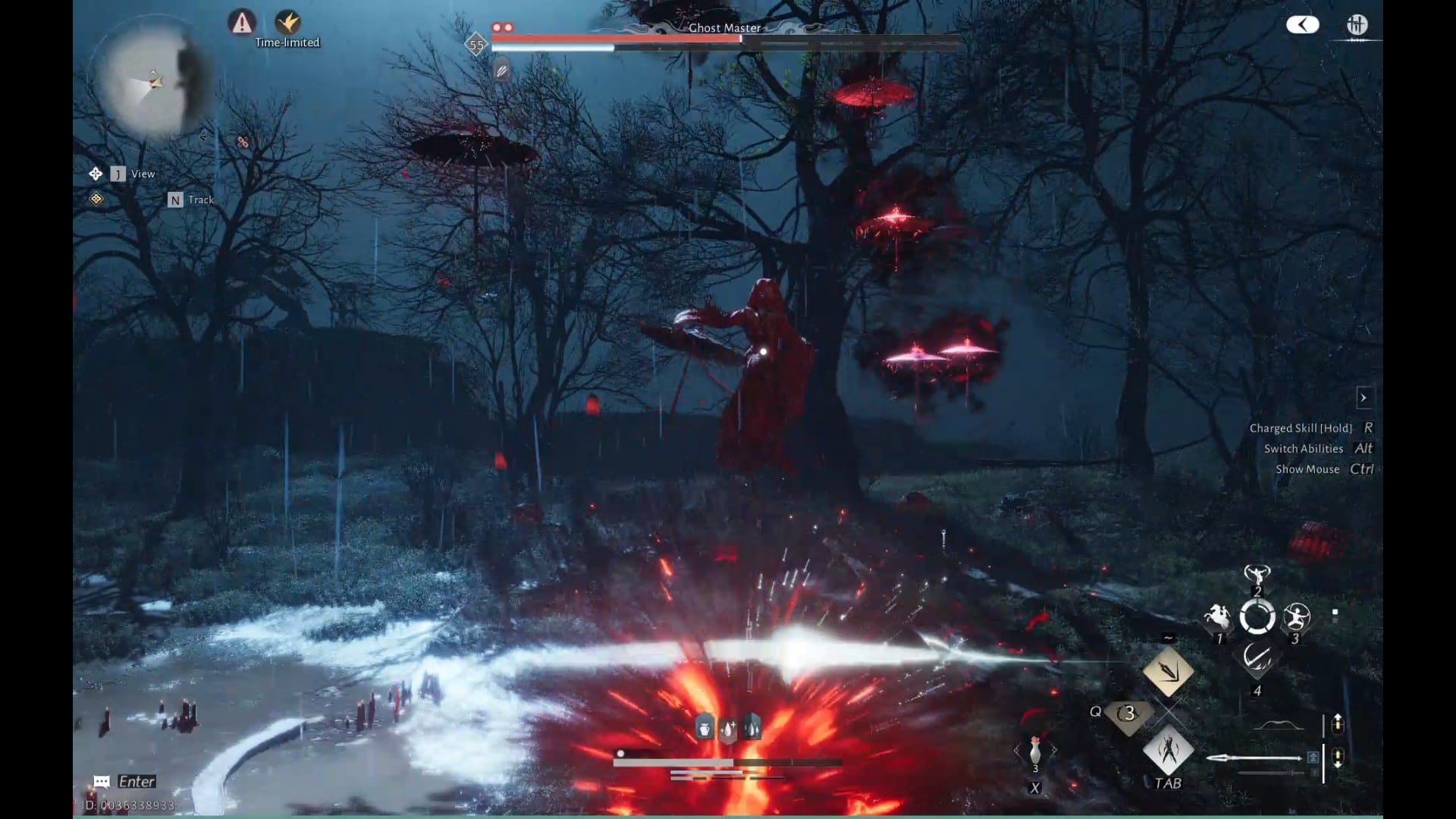Click the red warning triangle icon

pos(241,22)
